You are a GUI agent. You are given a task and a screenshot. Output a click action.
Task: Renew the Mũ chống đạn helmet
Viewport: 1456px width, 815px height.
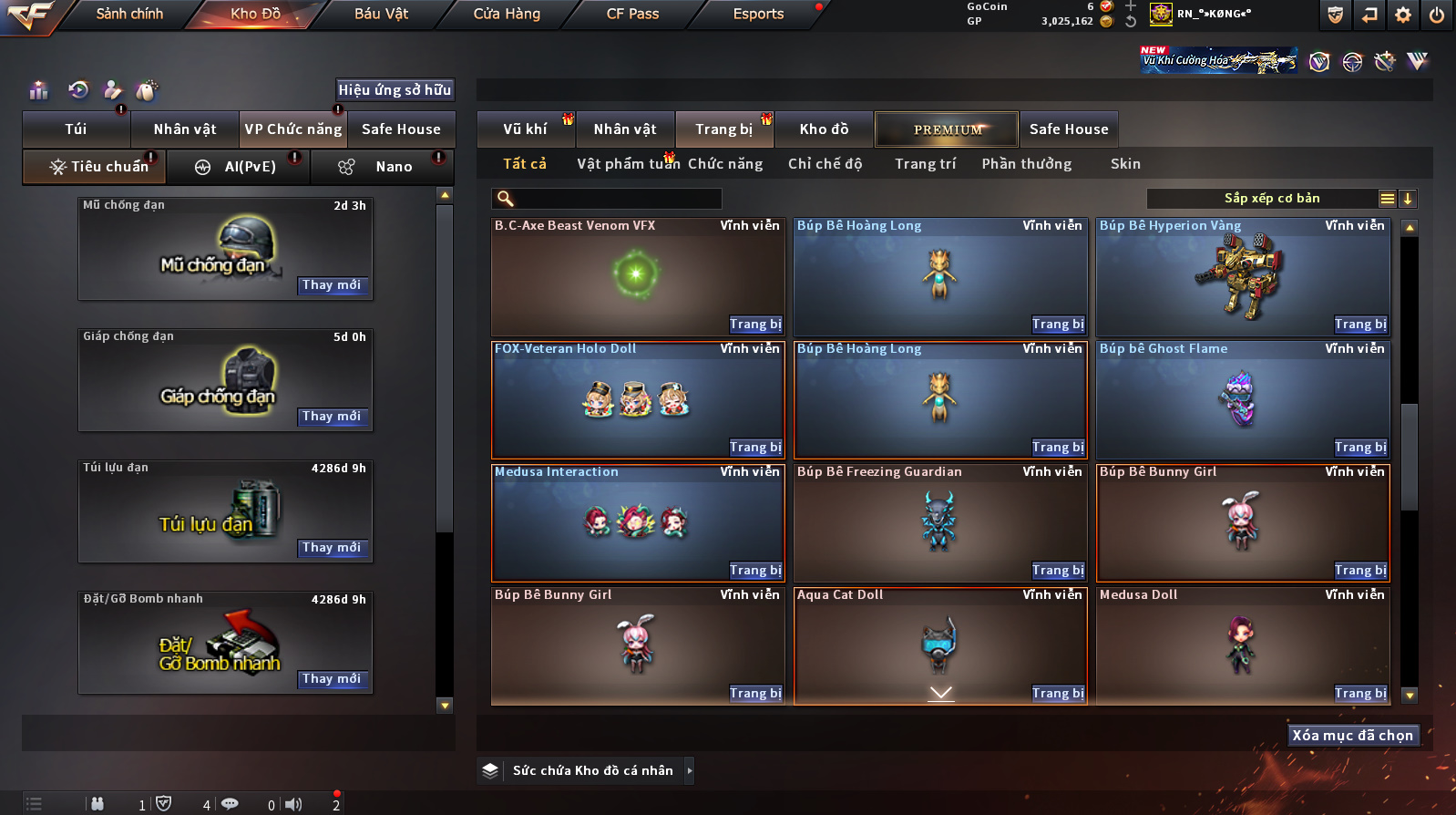[332, 285]
